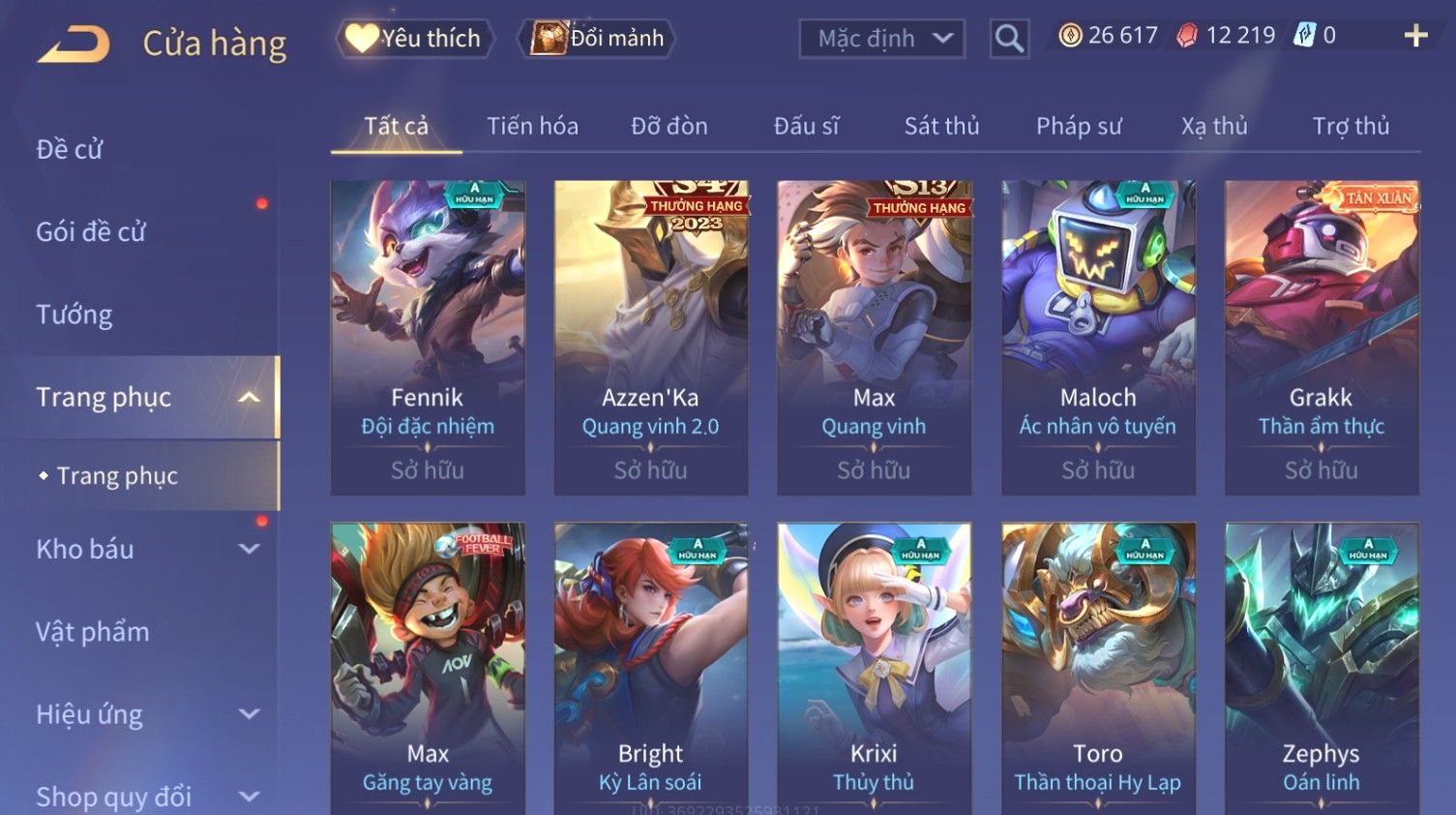Show the Sát thủ skins tab
1456x815 pixels.
click(x=941, y=126)
